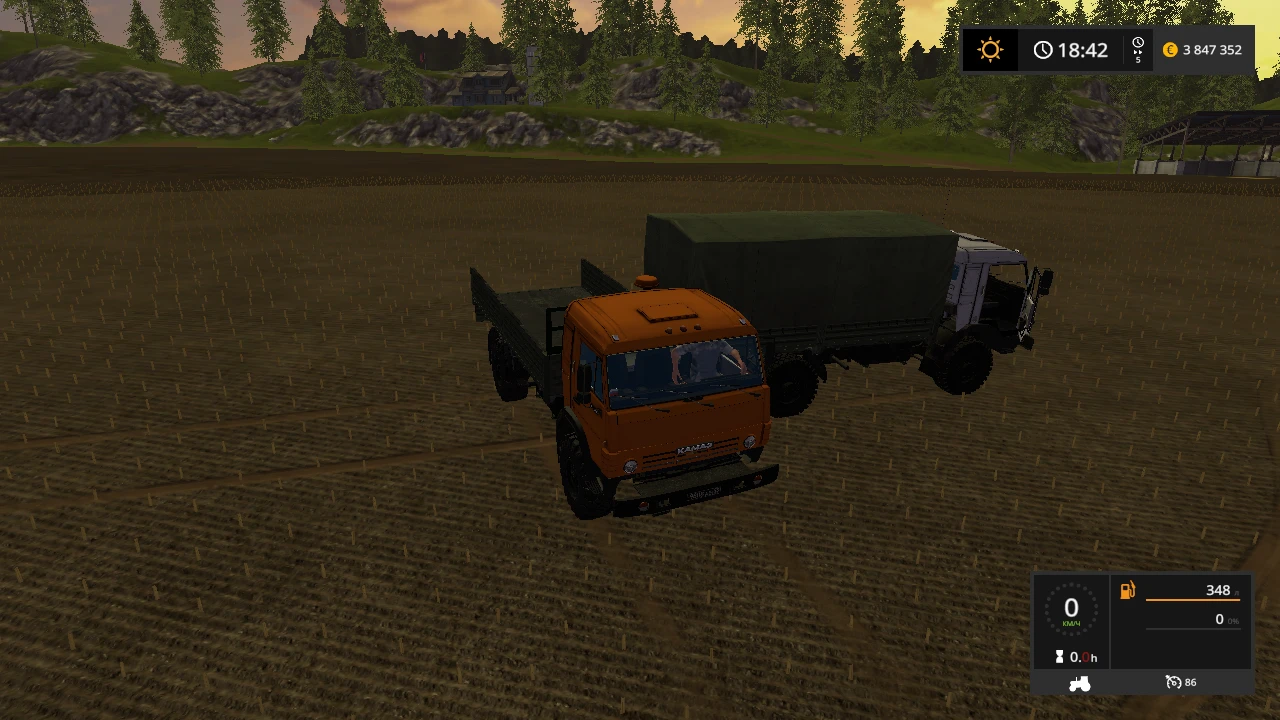The image size is (1280, 720).
Task: Click the operating hours value 0.0h
Action: (1082, 656)
